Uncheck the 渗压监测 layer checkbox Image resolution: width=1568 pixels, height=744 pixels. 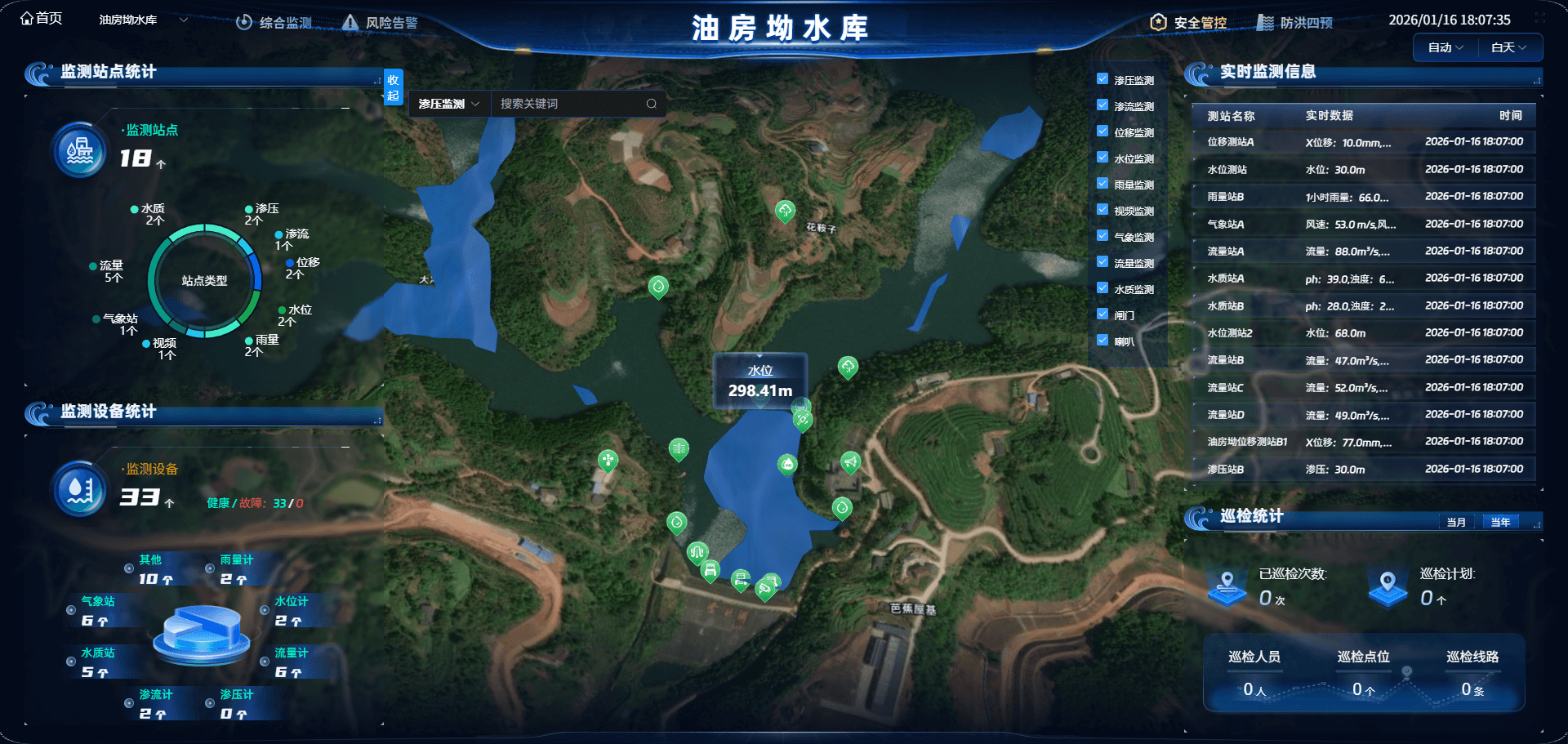1102,79
